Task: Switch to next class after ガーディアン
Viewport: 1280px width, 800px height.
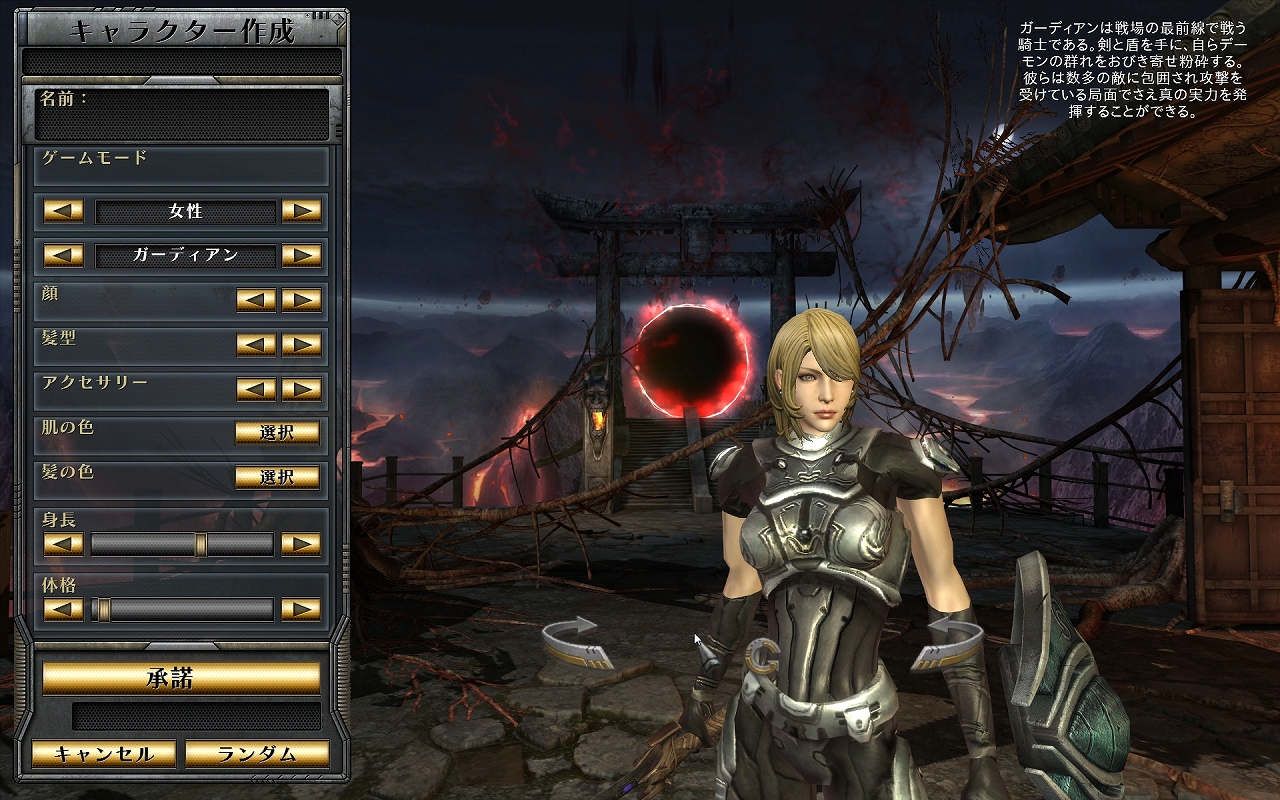Action: (x=301, y=255)
